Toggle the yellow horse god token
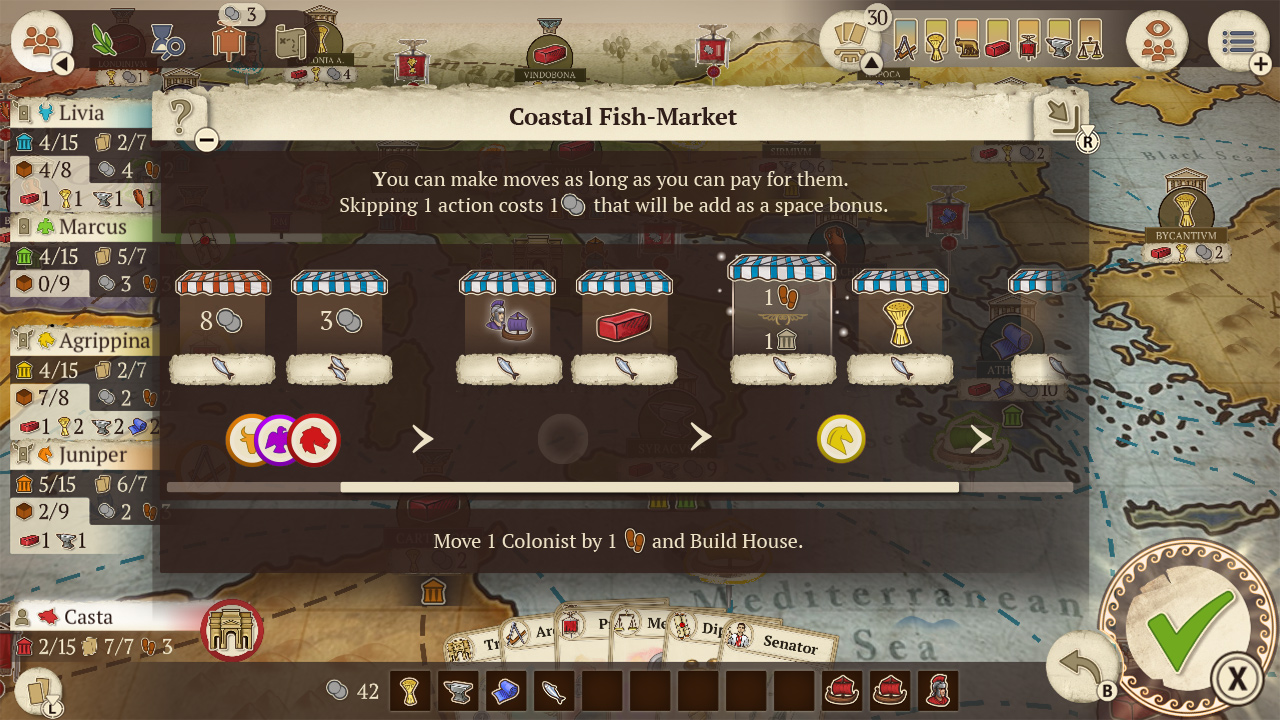Image resolution: width=1280 pixels, height=720 pixels. pos(840,436)
